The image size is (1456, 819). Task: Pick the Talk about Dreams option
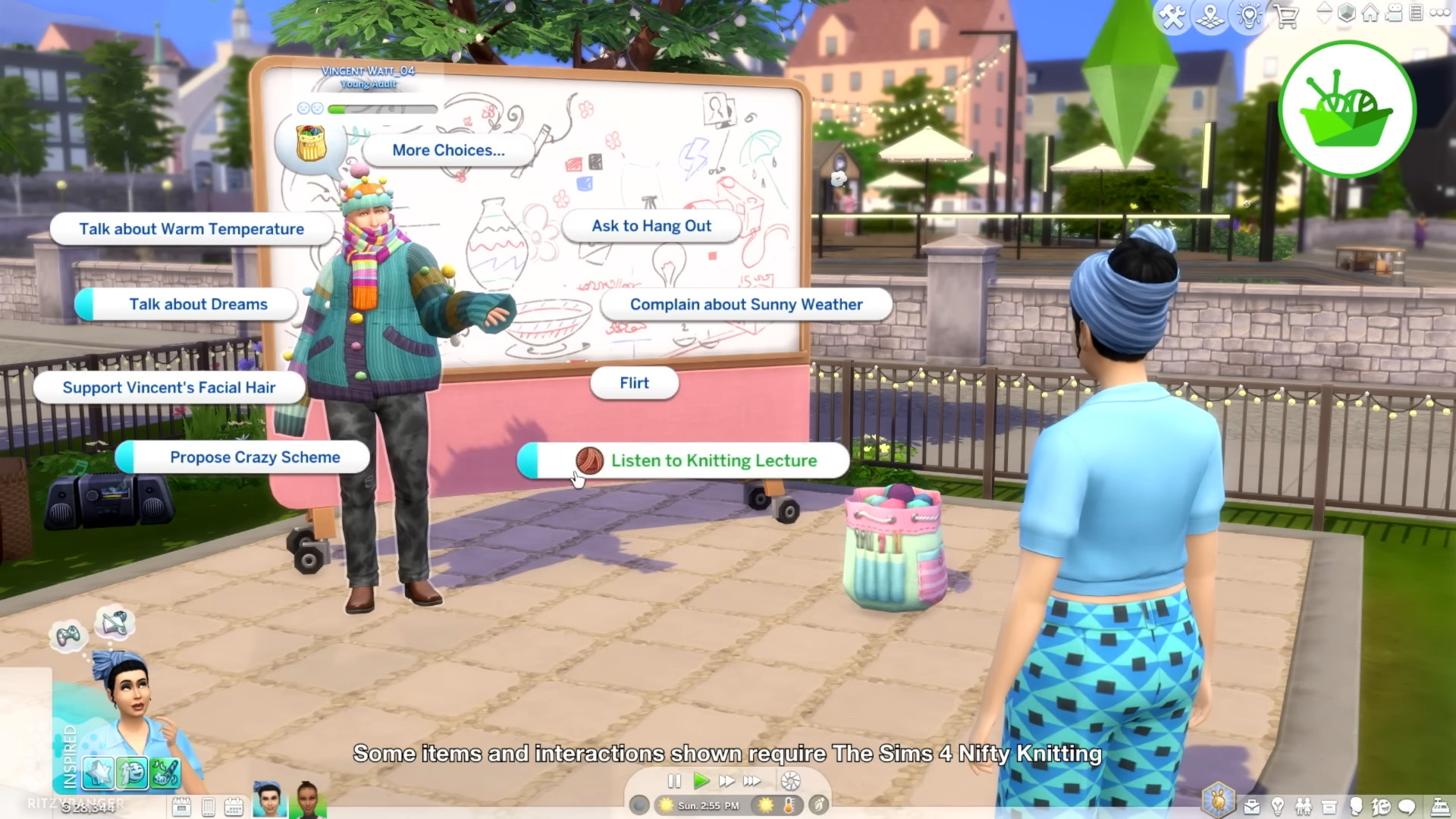pos(197,304)
